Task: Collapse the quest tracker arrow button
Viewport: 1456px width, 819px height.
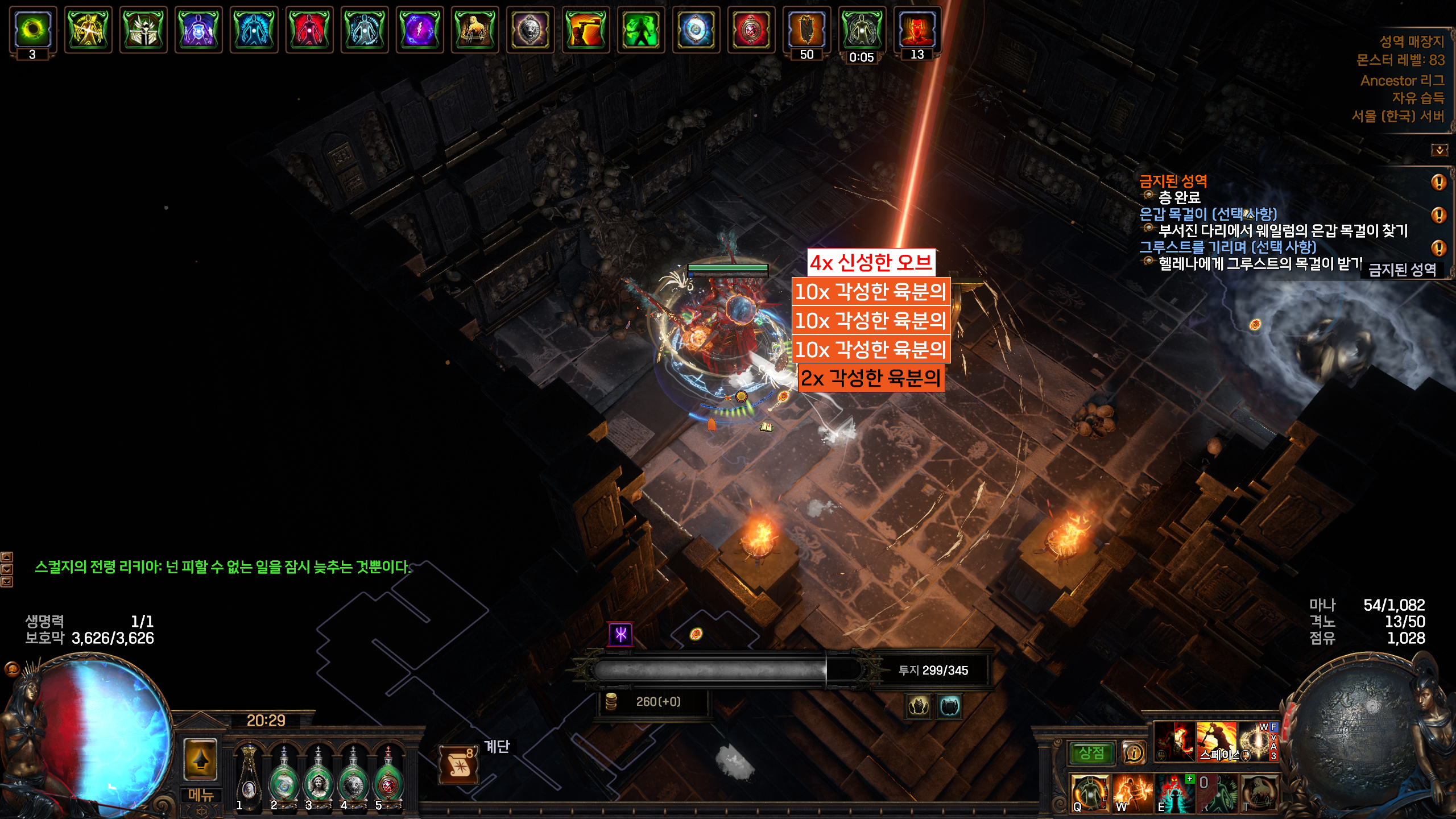Action: coord(1439,150)
